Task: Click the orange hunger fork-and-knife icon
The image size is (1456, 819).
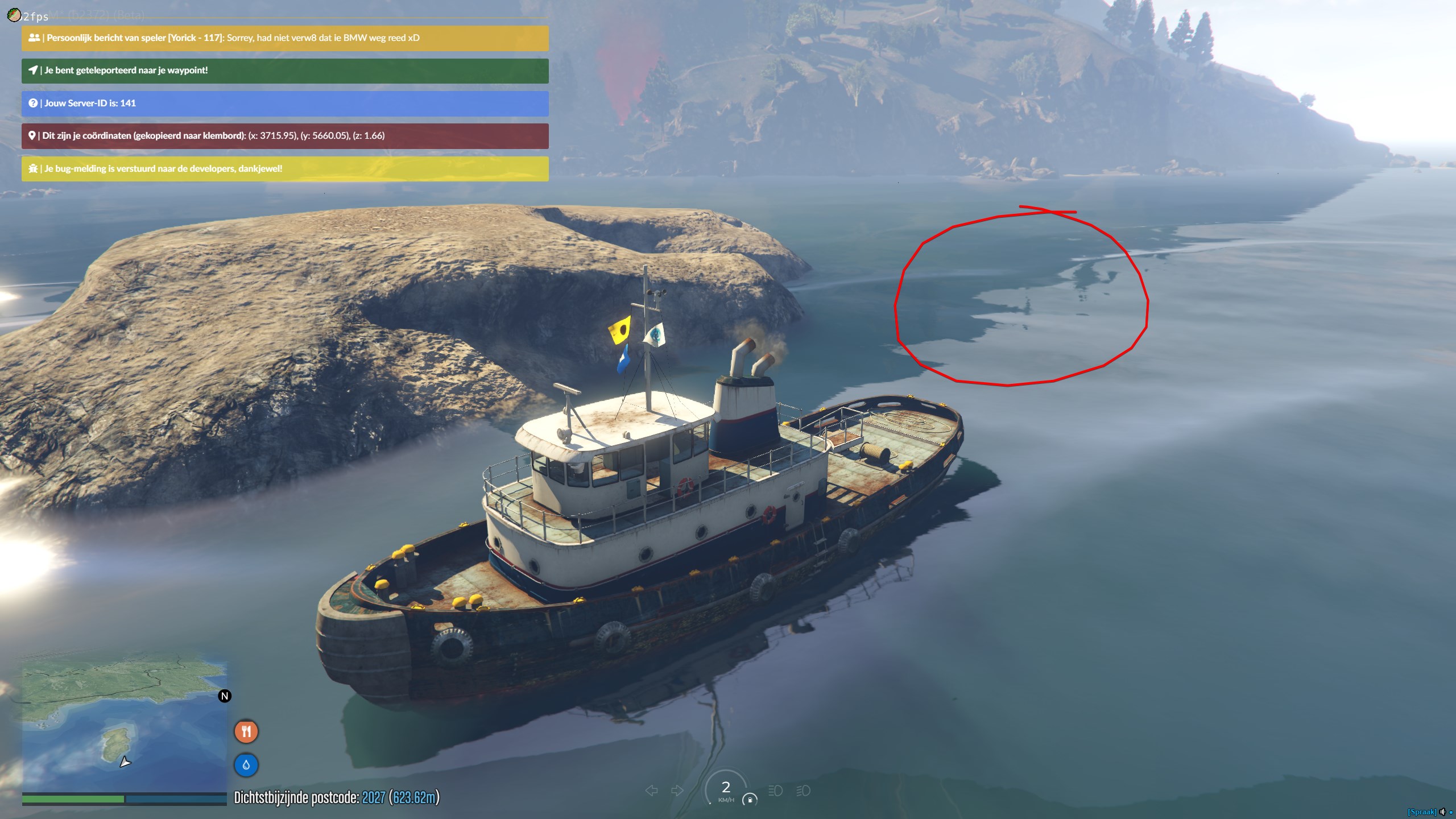Action: (x=246, y=731)
